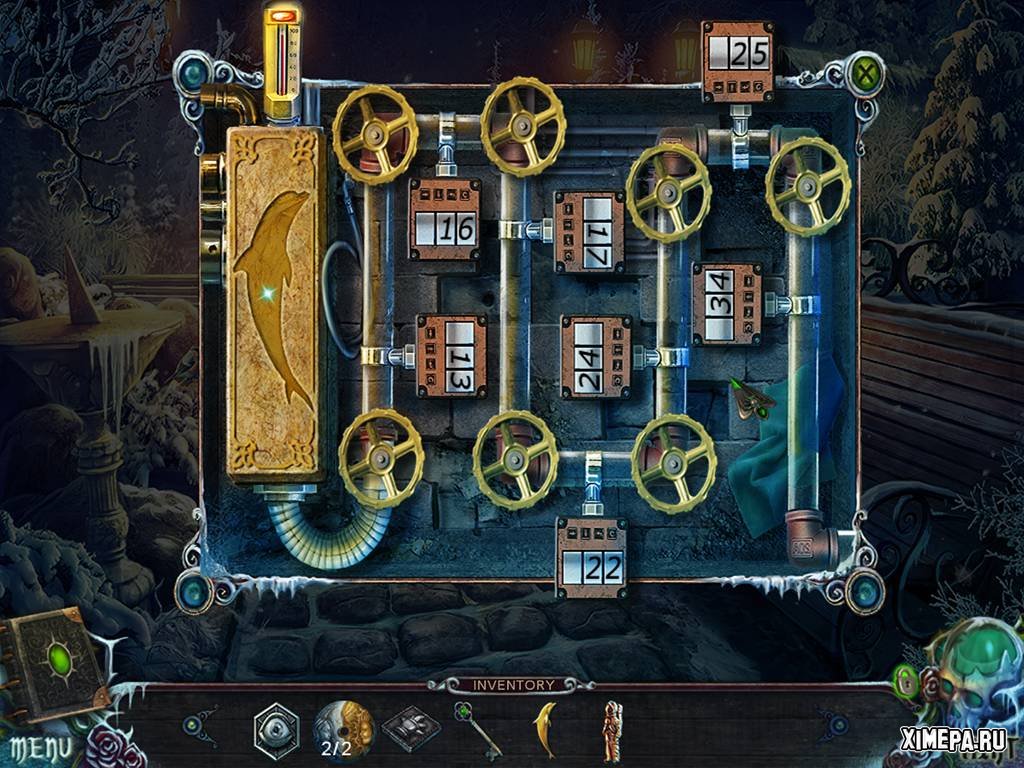The image size is (1024, 768).
Task: Open the journal book with green gem
Action: pyautogui.click(x=56, y=662)
